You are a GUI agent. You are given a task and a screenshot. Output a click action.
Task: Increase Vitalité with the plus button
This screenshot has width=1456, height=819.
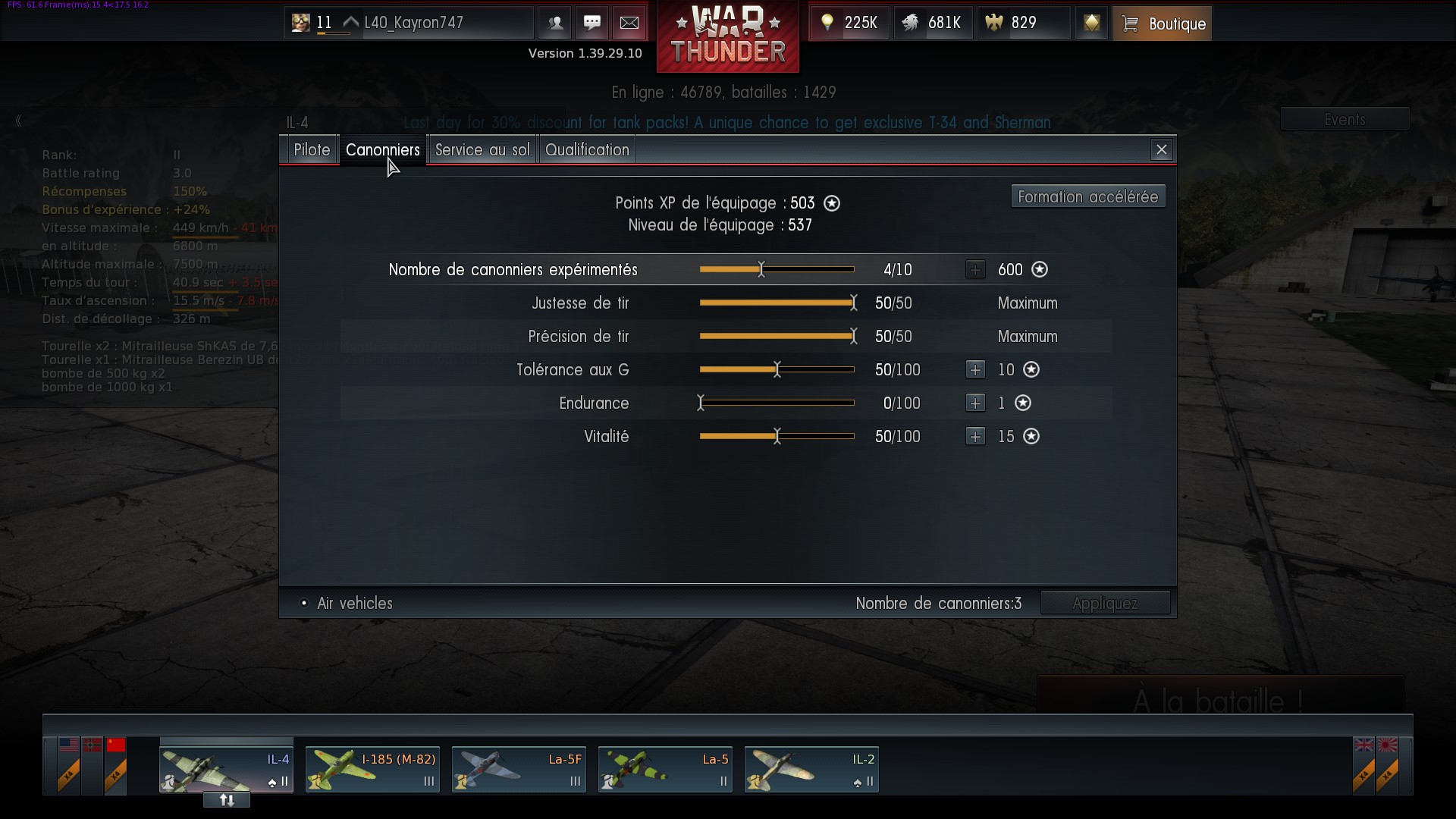pos(975,437)
